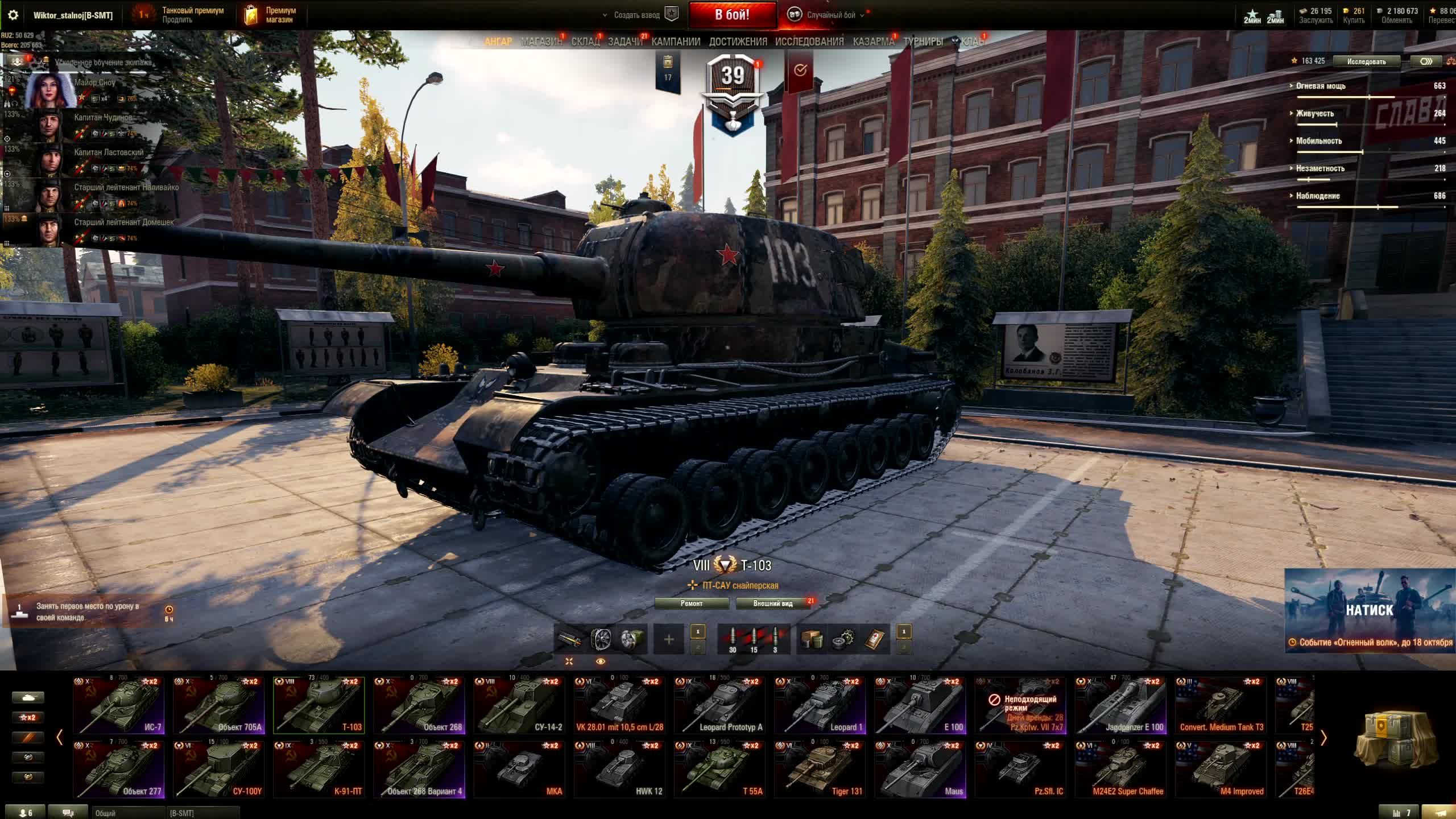Open the Случайный бой battle mode dropdown
The width and height of the screenshot is (1456, 819).
tap(831, 15)
